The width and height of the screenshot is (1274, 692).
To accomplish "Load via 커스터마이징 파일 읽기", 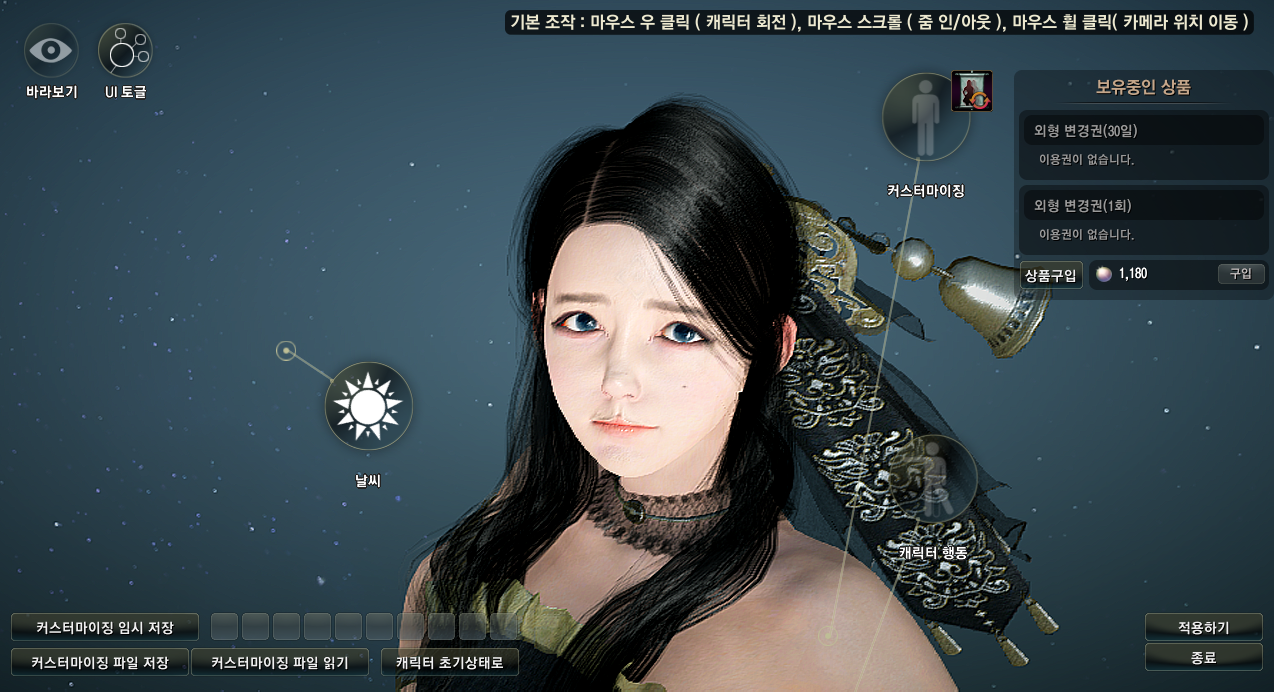I will 280,662.
